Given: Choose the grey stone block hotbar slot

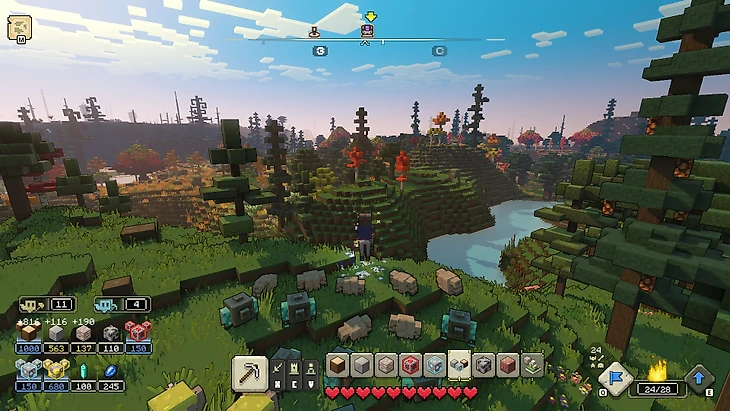Looking at the screenshot, I should click(x=362, y=366).
